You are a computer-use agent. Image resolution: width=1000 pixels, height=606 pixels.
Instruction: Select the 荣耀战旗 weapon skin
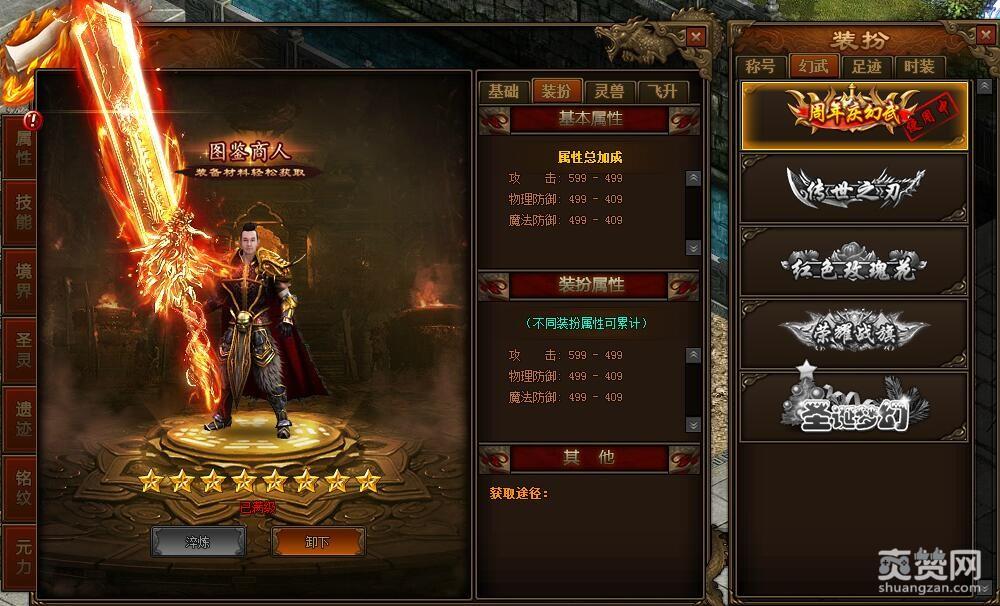point(854,333)
